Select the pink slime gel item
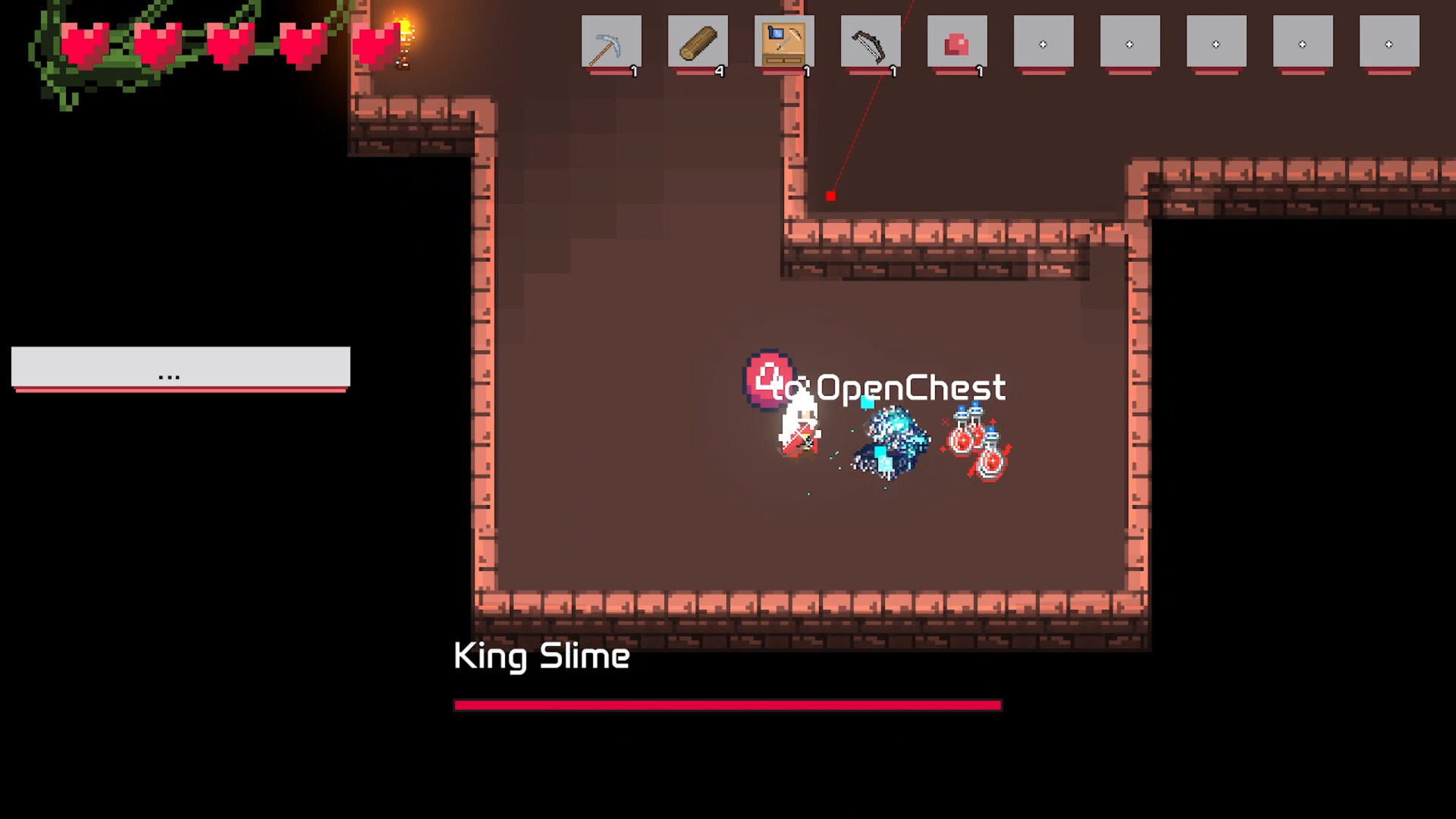Screen dimensions: 1456x819 (957, 42)
